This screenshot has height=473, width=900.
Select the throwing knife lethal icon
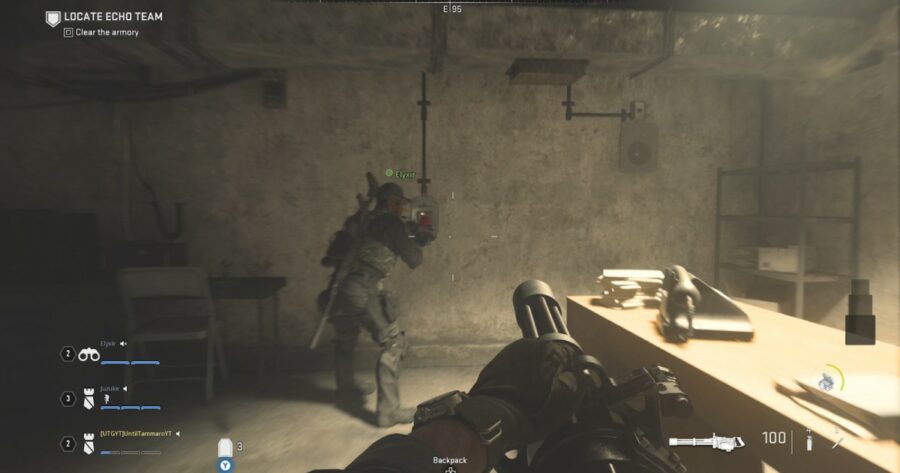click(x=836, y=438)
